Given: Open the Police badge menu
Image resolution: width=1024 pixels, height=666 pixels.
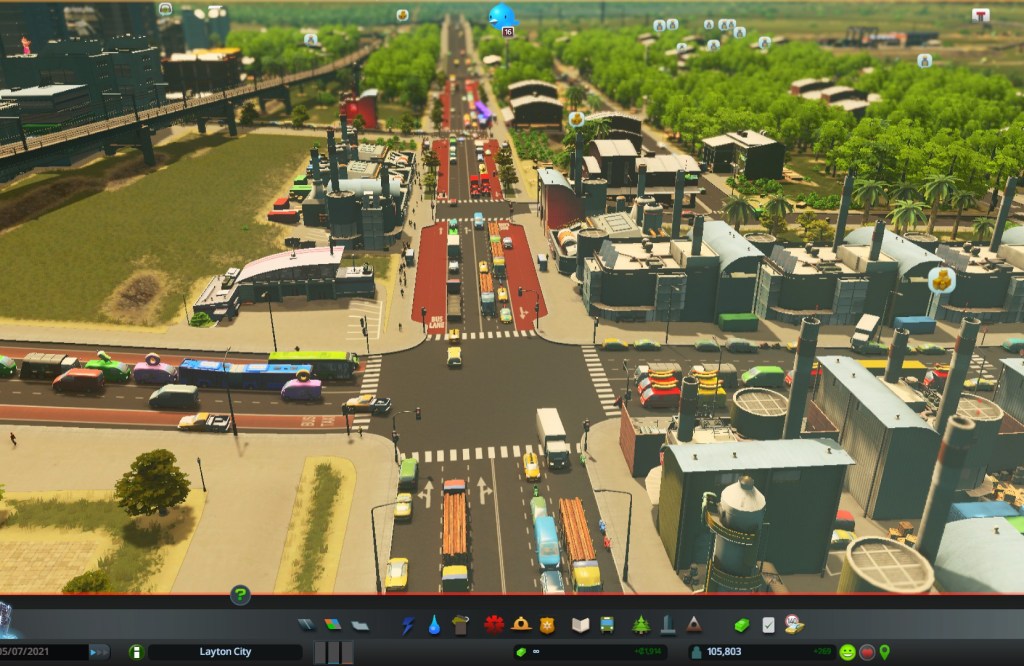Looking at the screenshot, I should pos(546,625).
